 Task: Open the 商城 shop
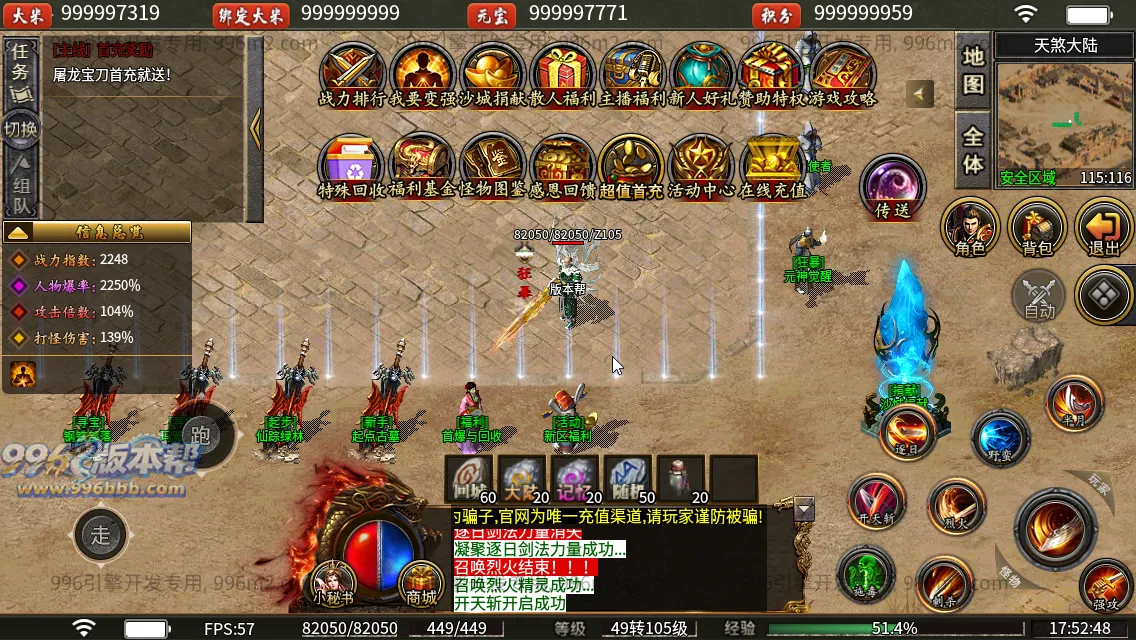[x=421, y=582]
